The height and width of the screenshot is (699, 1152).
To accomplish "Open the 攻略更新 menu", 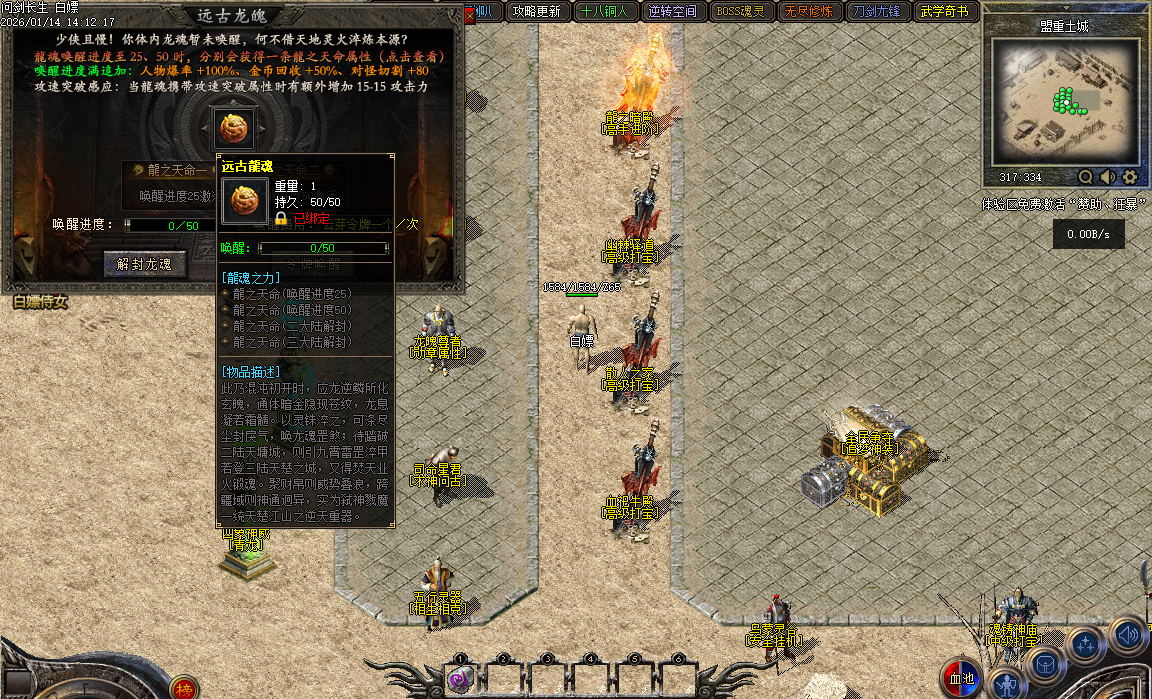I will (x=536, y=12).
